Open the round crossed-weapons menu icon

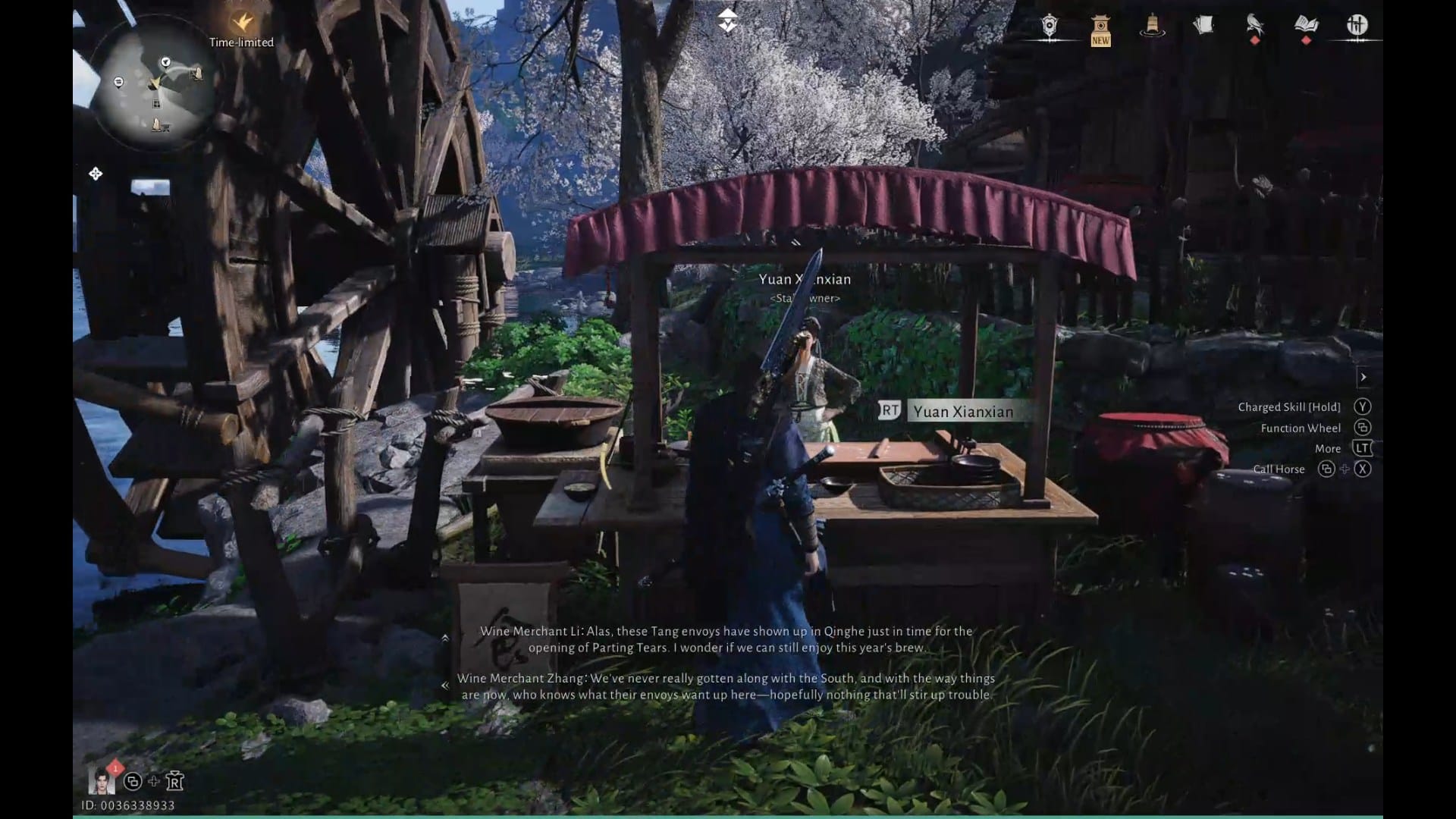(1357, 27)
